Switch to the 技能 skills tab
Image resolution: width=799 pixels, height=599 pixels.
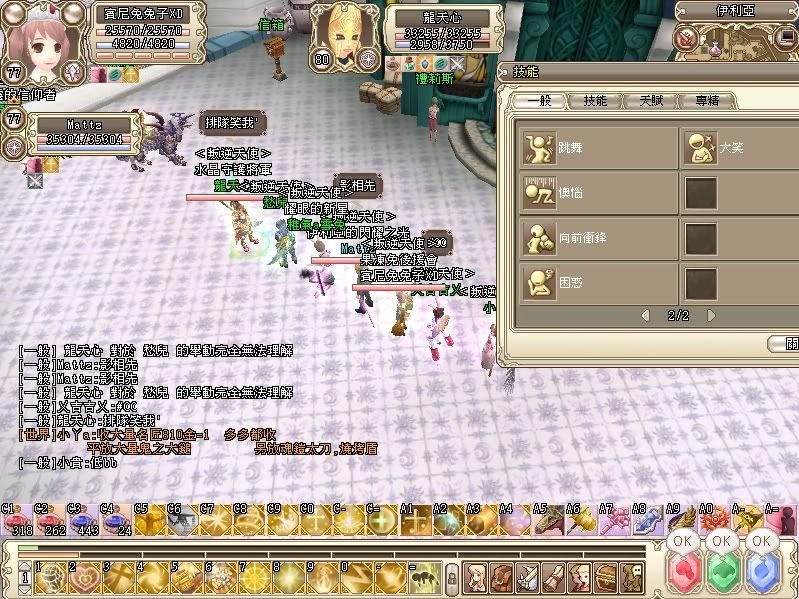pos(595,101)
